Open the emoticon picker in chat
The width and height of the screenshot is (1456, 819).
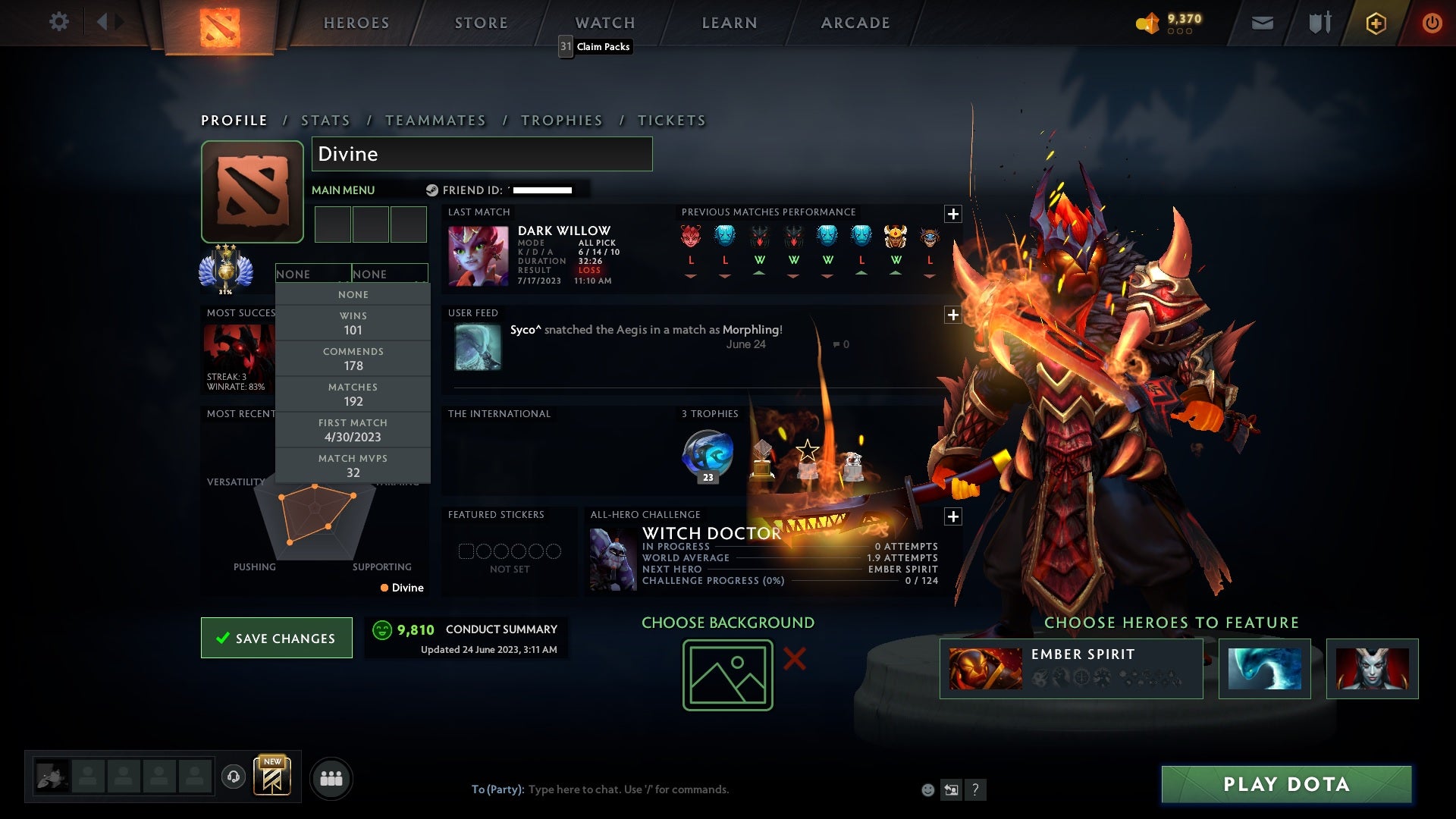(927, 789)
